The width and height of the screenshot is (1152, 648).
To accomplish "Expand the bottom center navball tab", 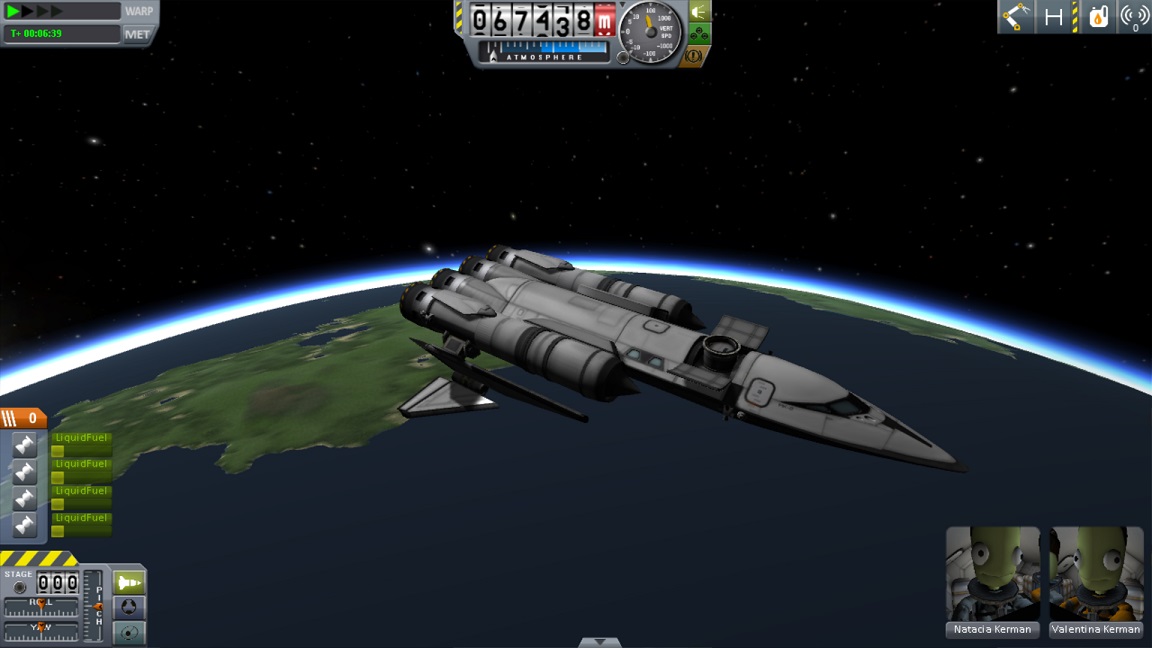I will pyautogui.click(x=599, y=642).
